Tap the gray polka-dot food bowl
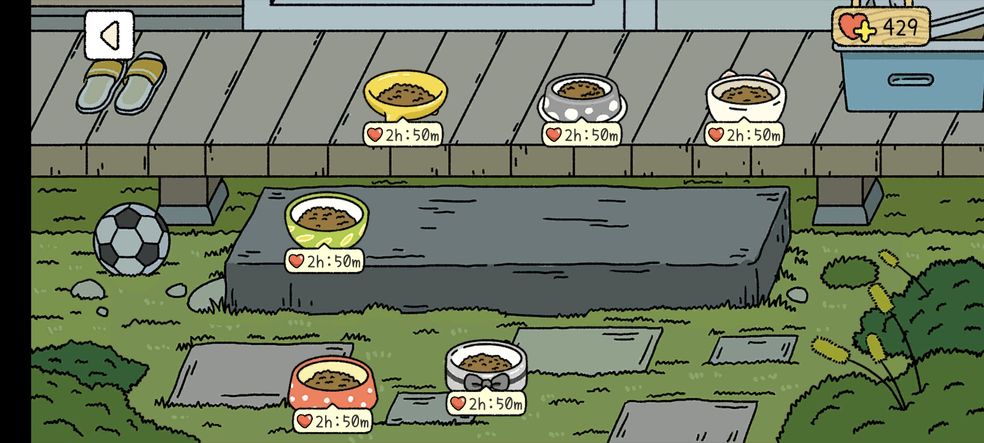984x443 pixels. (582, 97)
